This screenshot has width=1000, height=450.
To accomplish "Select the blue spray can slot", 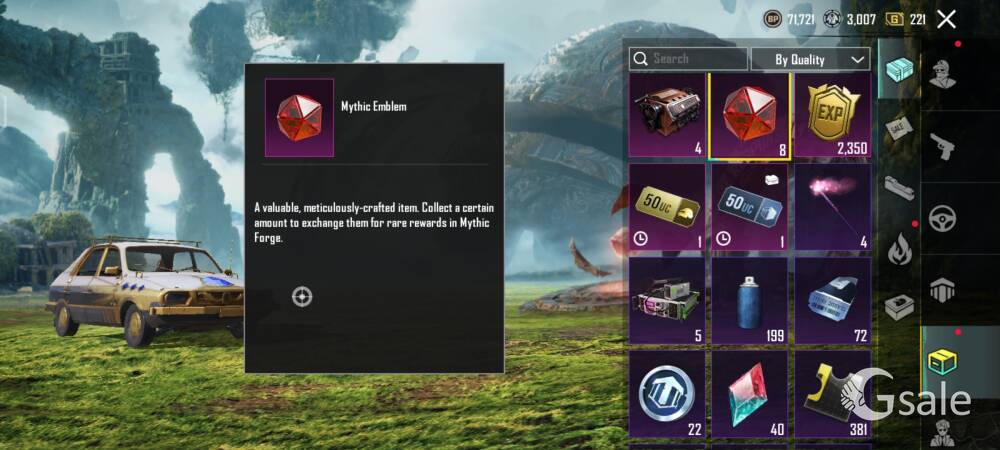I will (x=750, y=300).
